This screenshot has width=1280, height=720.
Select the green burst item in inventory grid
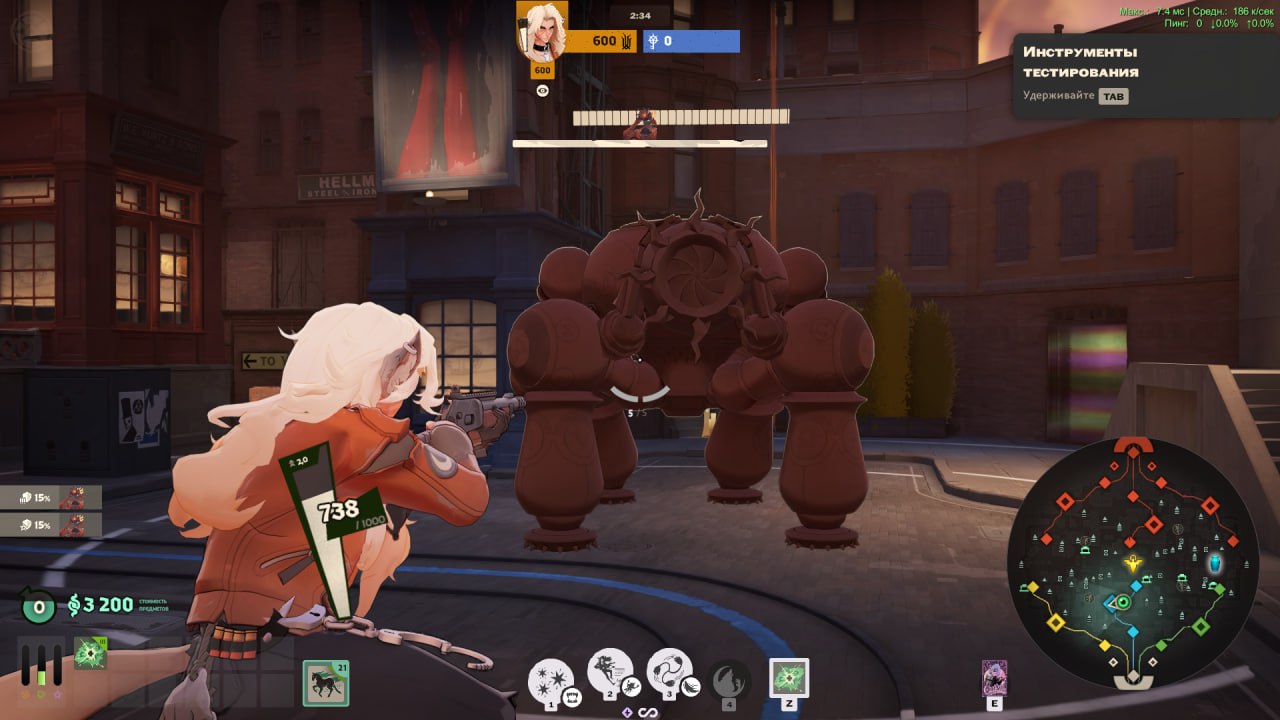point(90,654)
